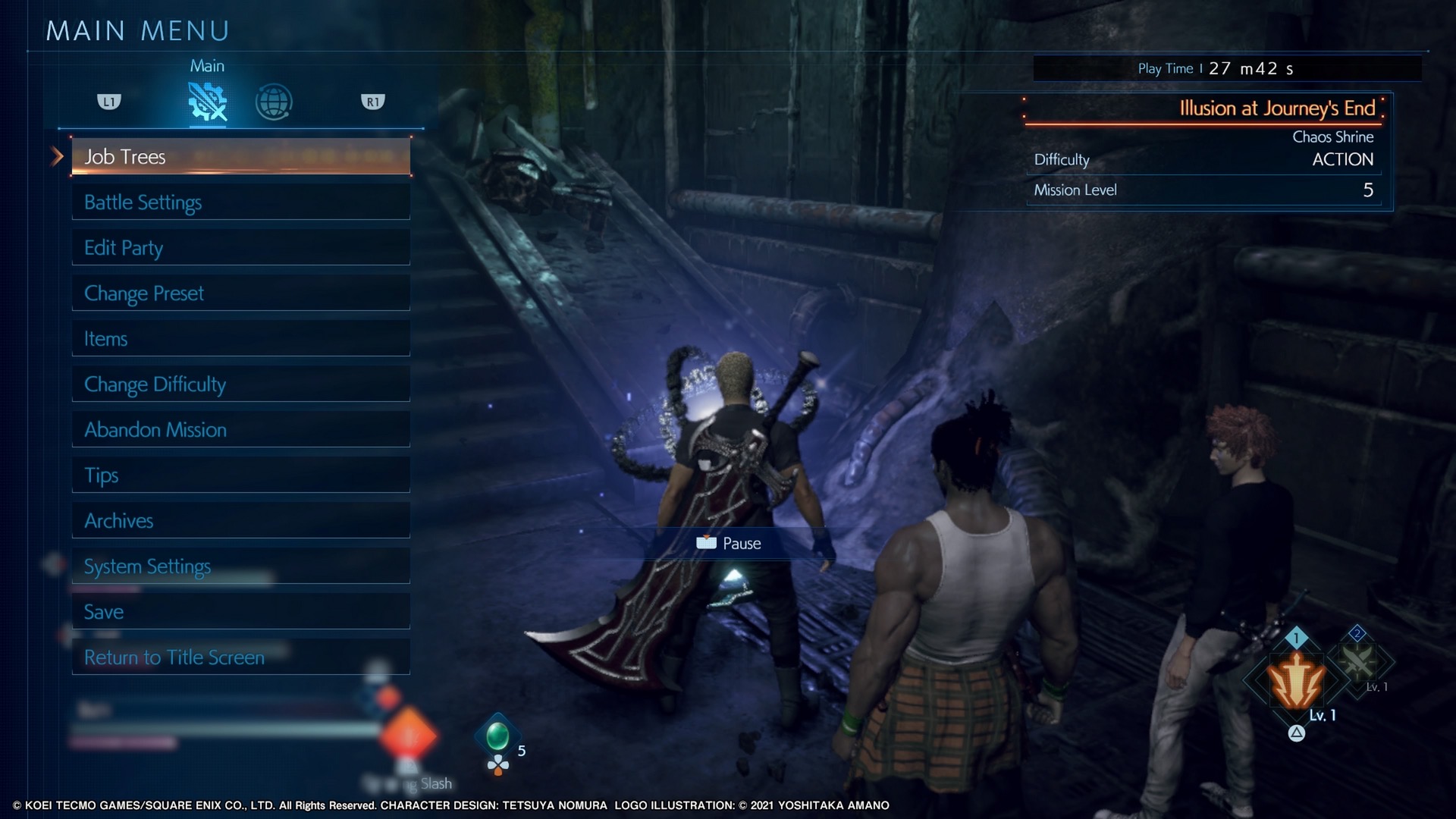Open Change Preset
The width and height of the screenshot is (1456, 819).
coord(240,293)
